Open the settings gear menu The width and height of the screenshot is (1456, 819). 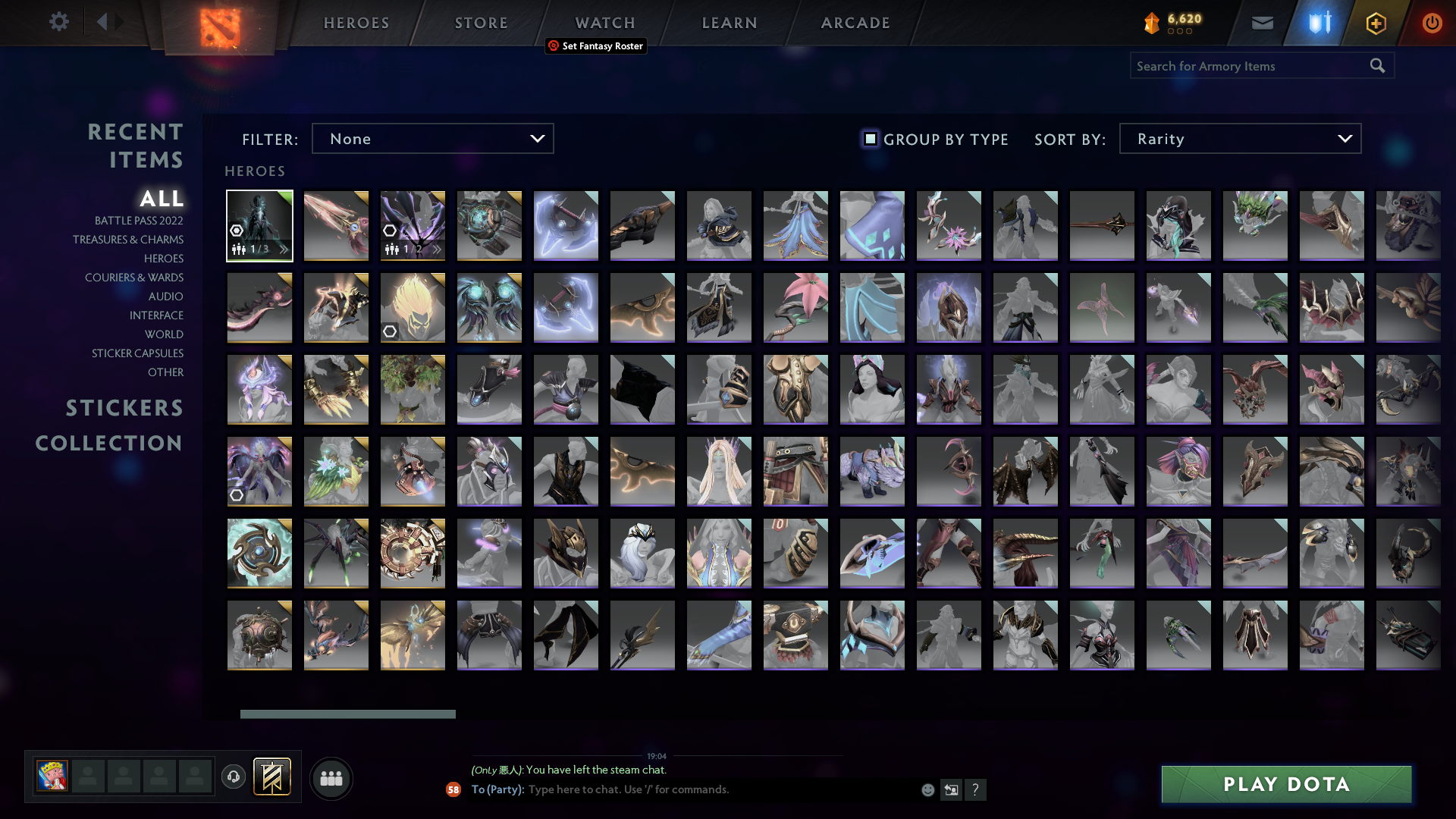[x=59, y=22]
